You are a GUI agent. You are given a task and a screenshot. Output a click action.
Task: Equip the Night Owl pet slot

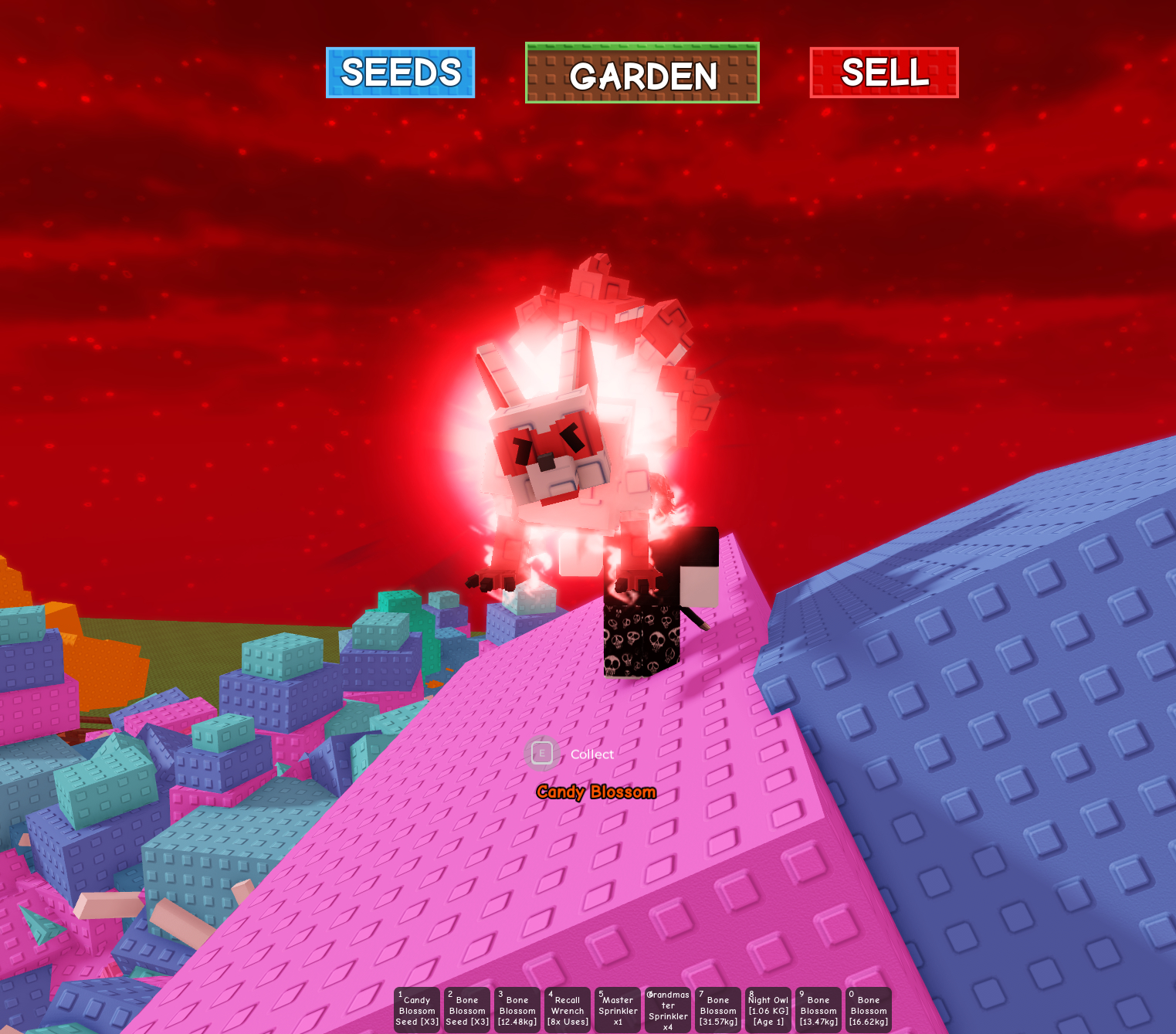tap(768, 1010)
